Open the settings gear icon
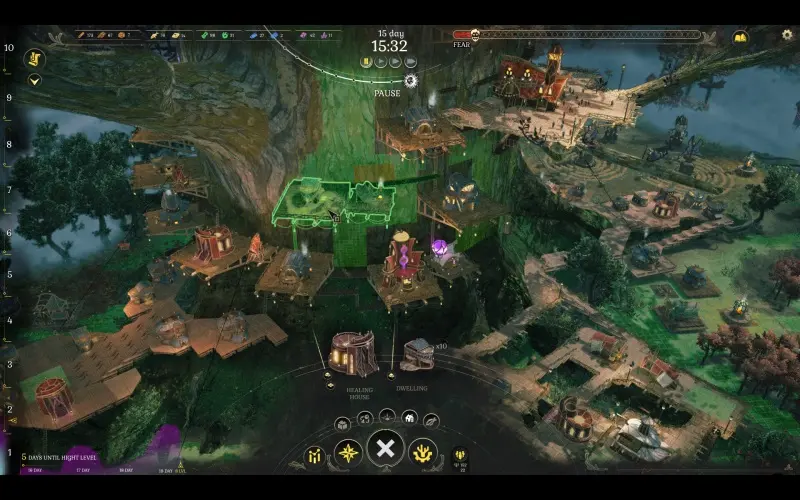Image resolution: width=800 pixels, height=500 pixels. coord(787,36)
